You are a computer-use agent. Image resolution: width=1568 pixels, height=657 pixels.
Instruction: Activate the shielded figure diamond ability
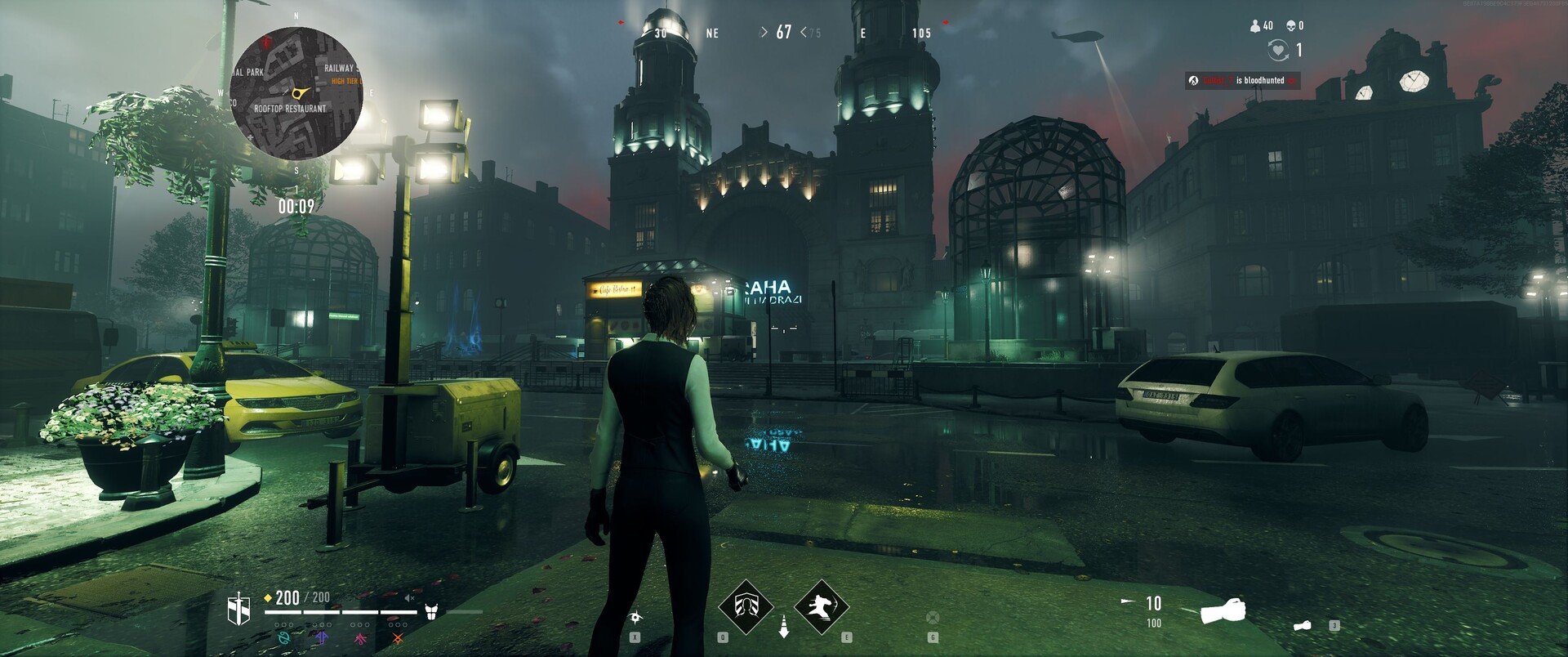(x=745, y=607)
